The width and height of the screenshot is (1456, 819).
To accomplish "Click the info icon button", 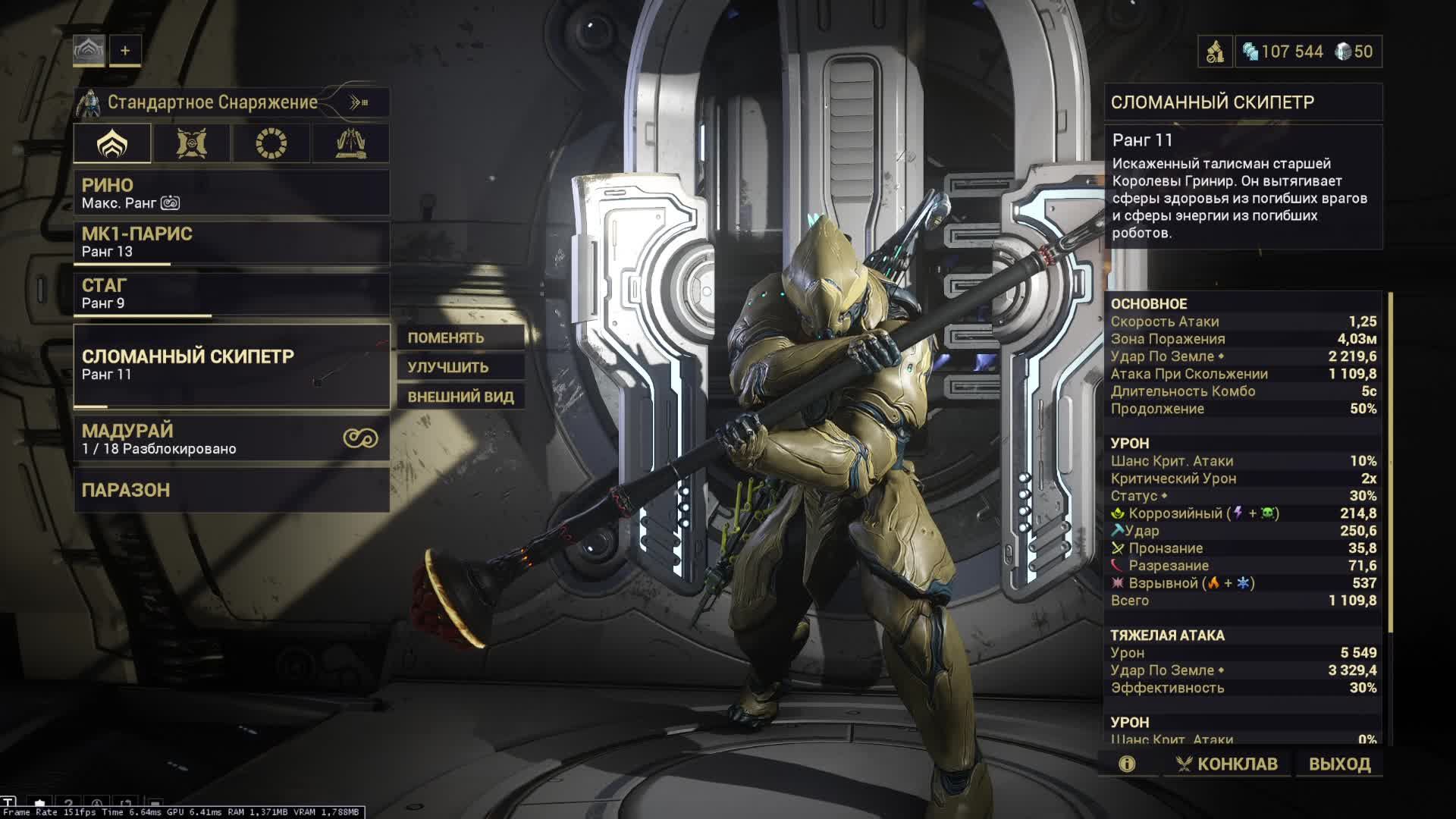I will [x=1127, y=764].
